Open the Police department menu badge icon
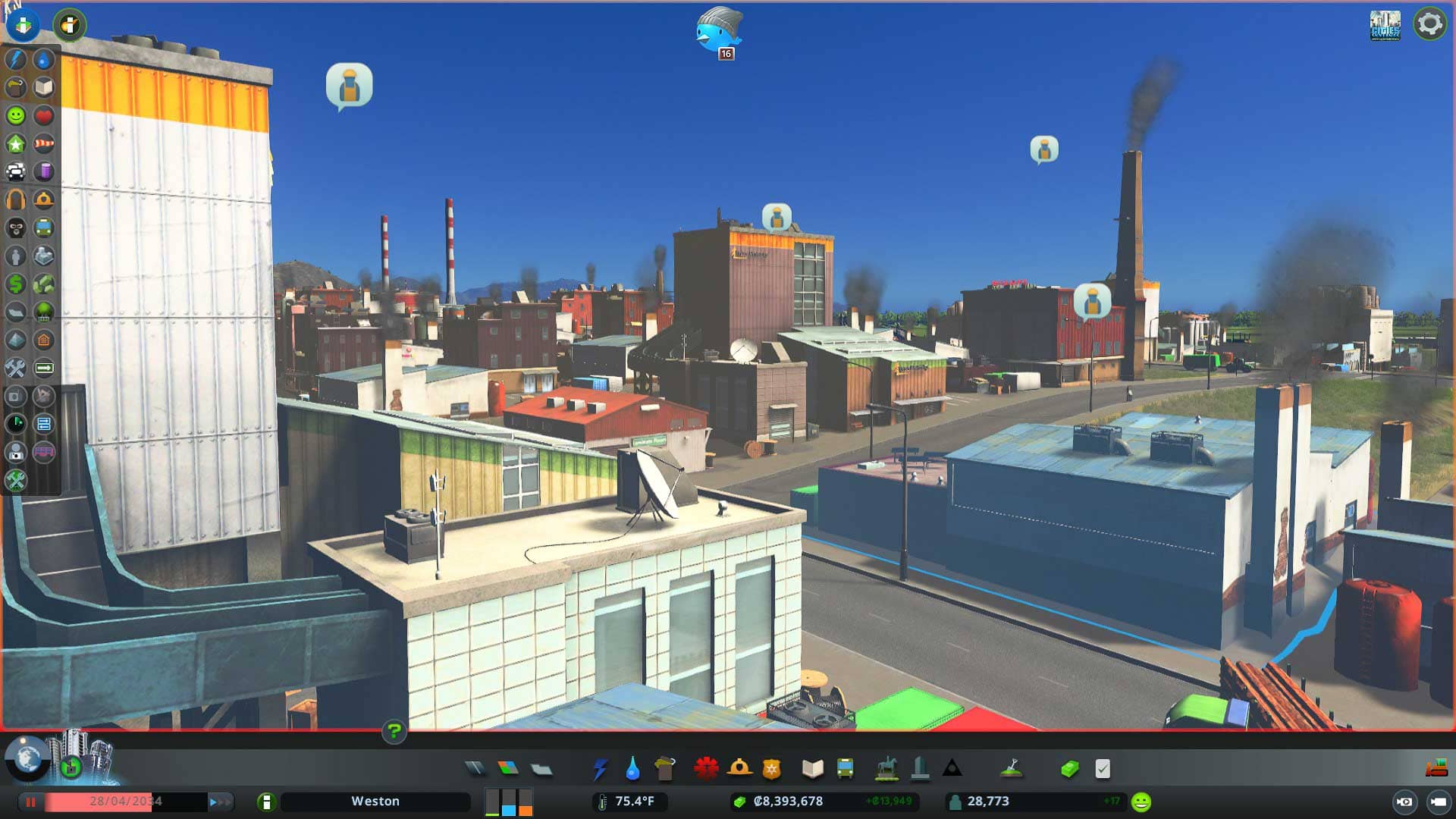 click(771, 769)
